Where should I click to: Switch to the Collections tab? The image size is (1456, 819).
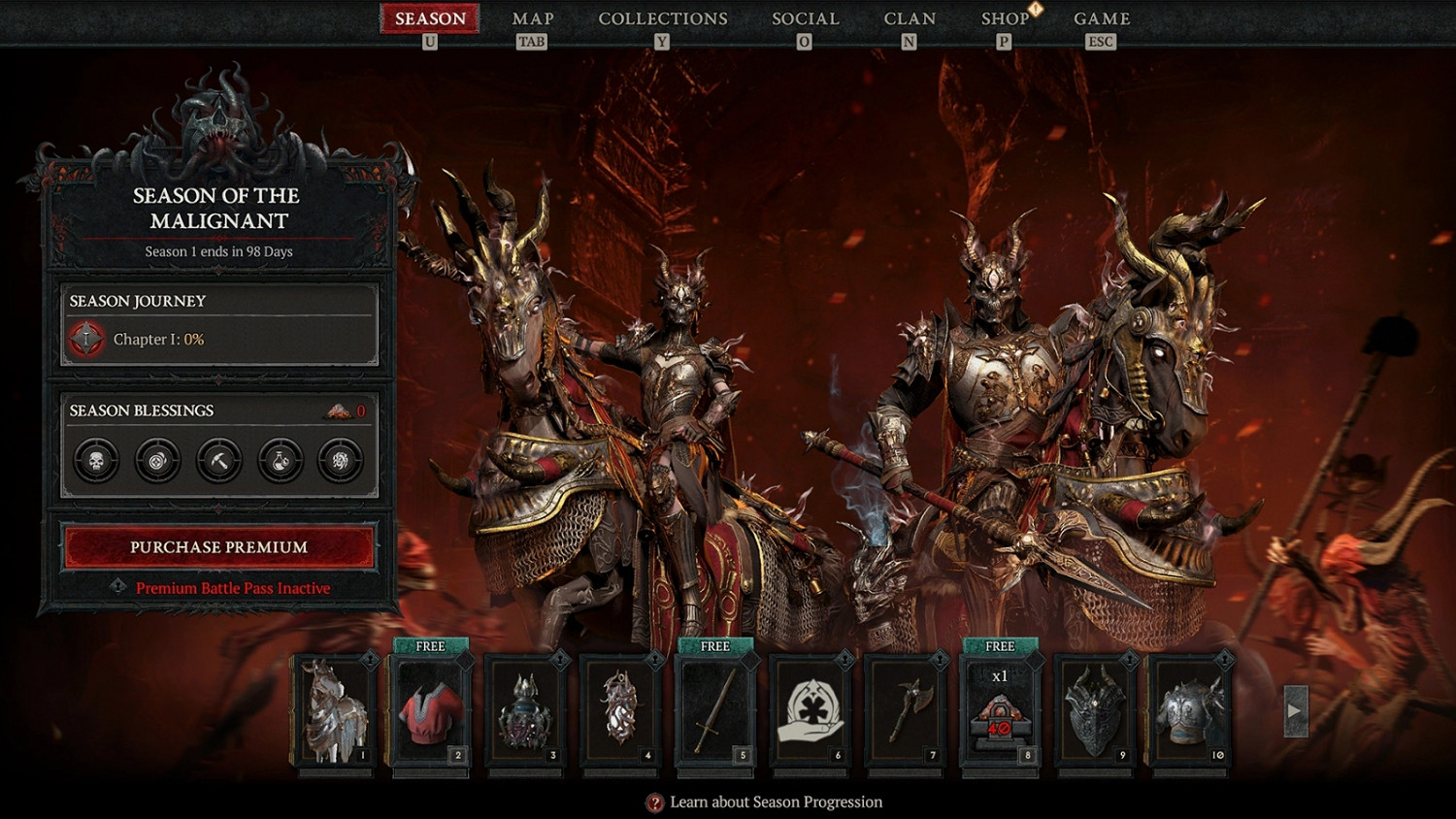point(663,19)
